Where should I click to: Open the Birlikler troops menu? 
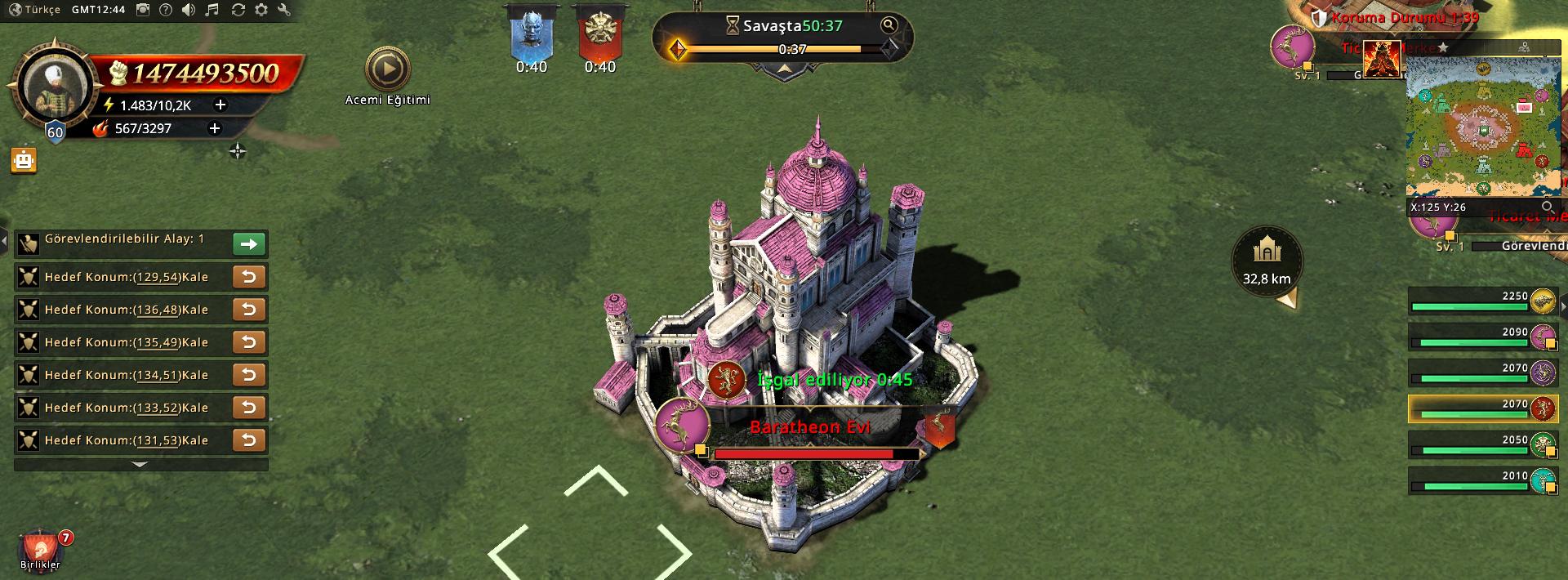(x=40, y=549)
